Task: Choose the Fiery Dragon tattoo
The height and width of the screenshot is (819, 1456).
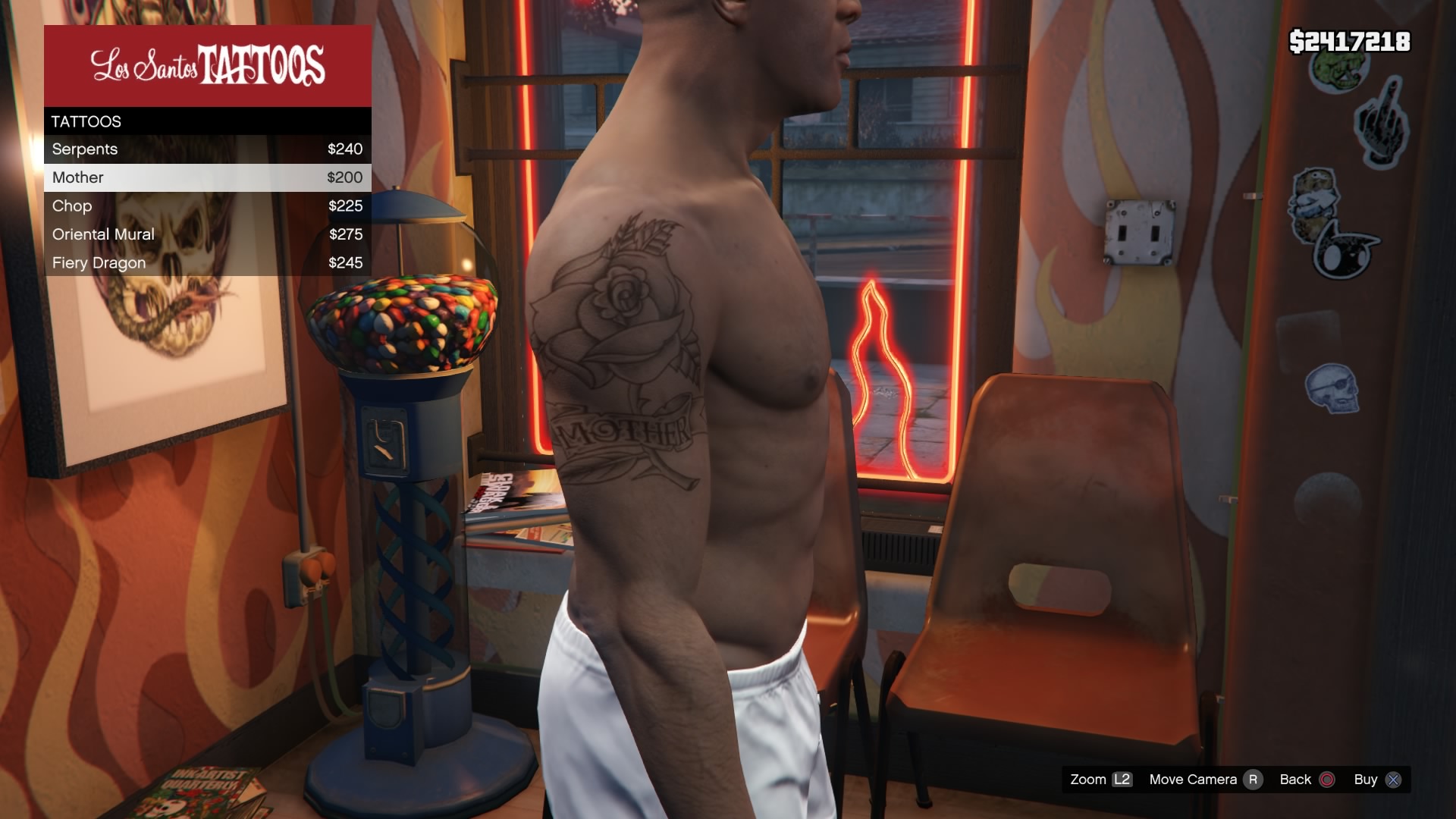Action: 207,263
